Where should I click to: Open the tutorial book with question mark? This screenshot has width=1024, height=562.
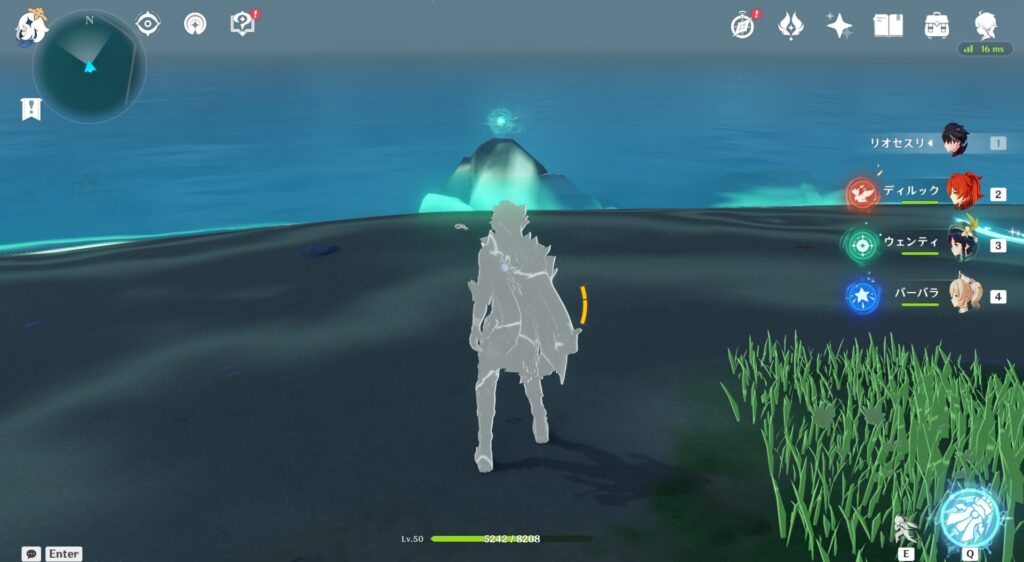click(x=242, y=23)
